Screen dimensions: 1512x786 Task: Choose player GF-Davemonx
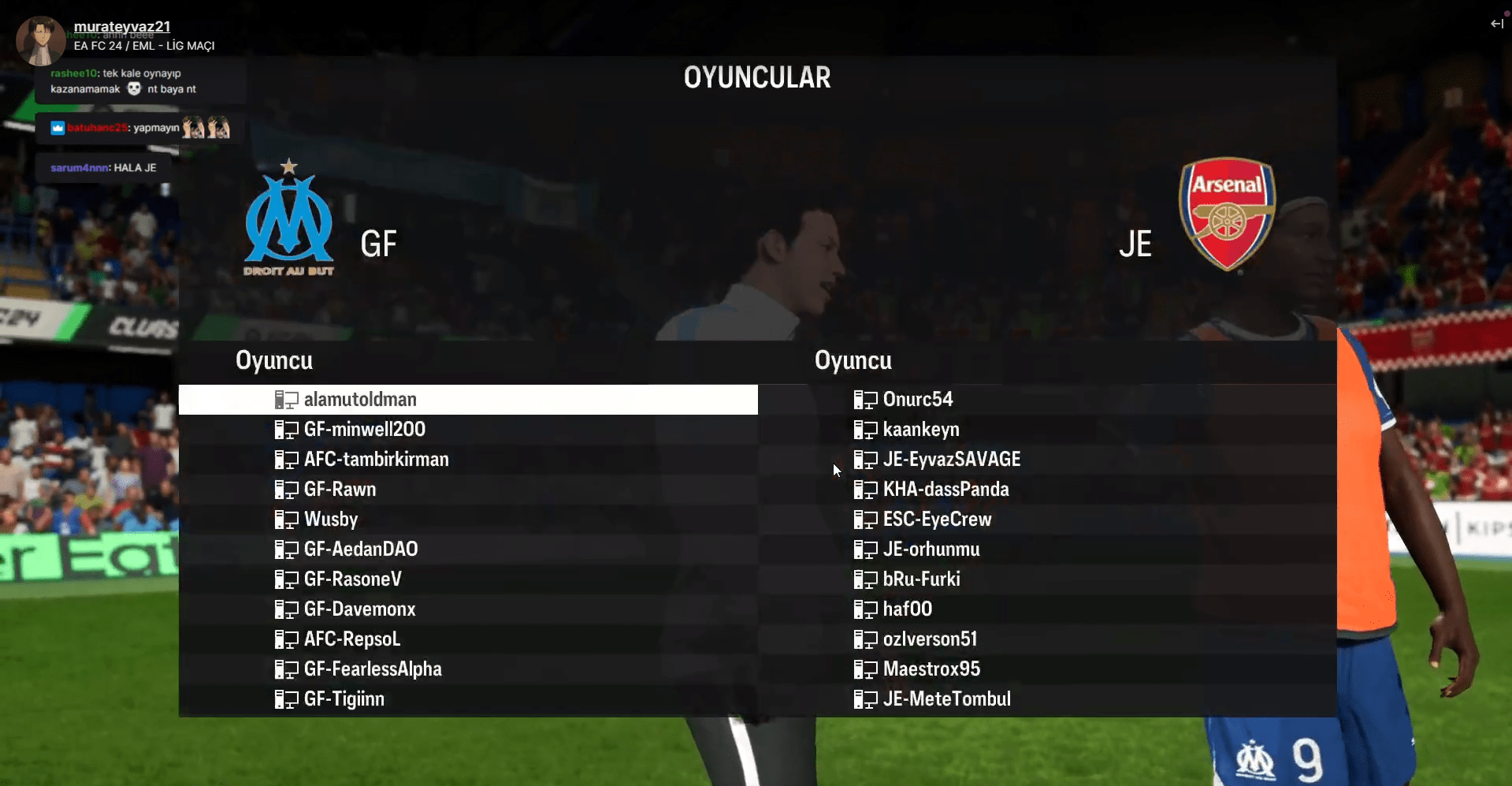pyautogui.click(x=359, y=609)
